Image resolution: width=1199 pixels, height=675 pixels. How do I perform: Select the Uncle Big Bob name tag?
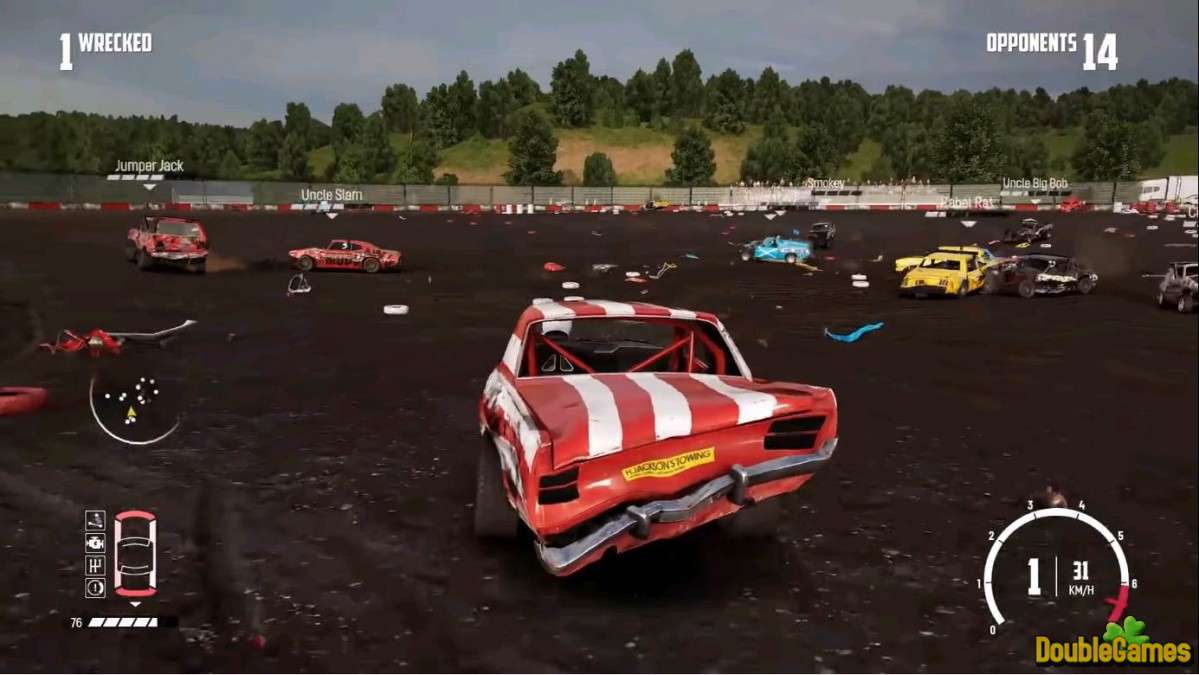point(1034,184)
